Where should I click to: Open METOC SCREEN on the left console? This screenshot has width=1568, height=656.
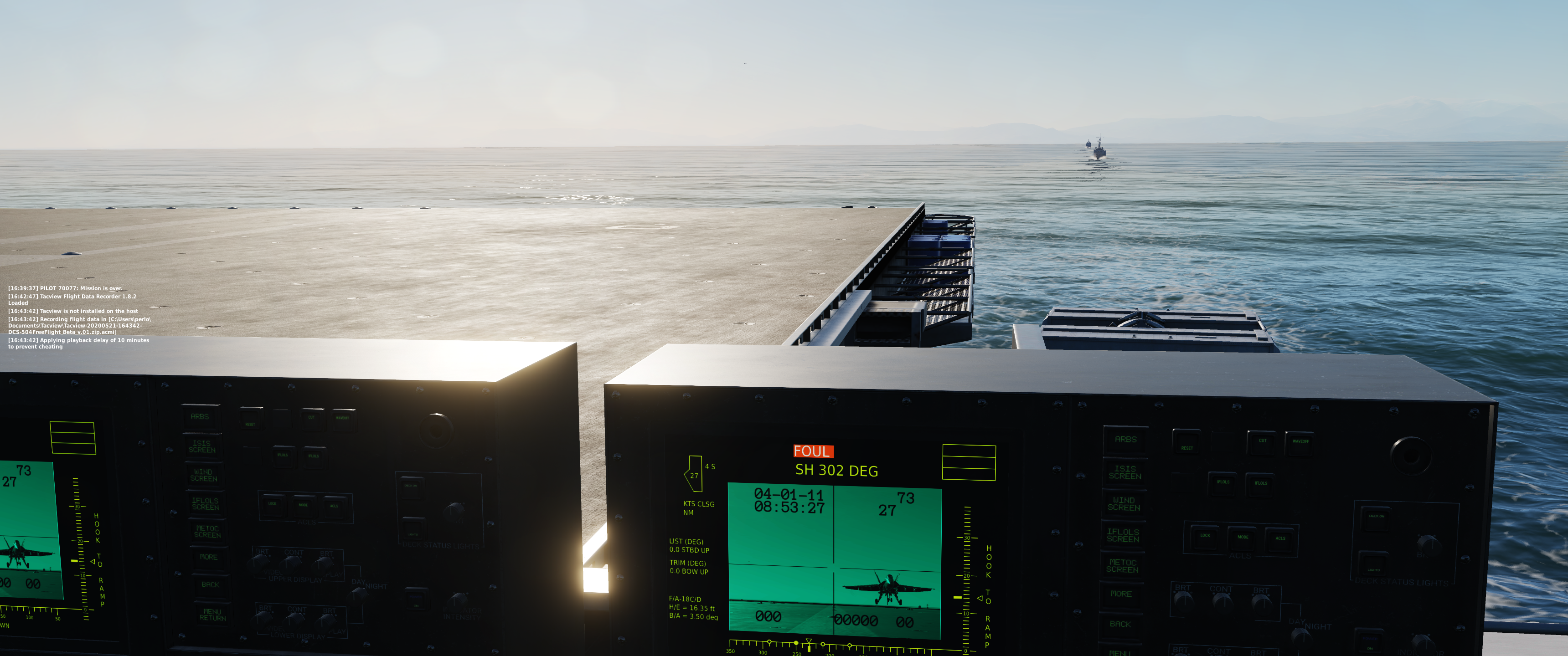(x=207, y=532)
